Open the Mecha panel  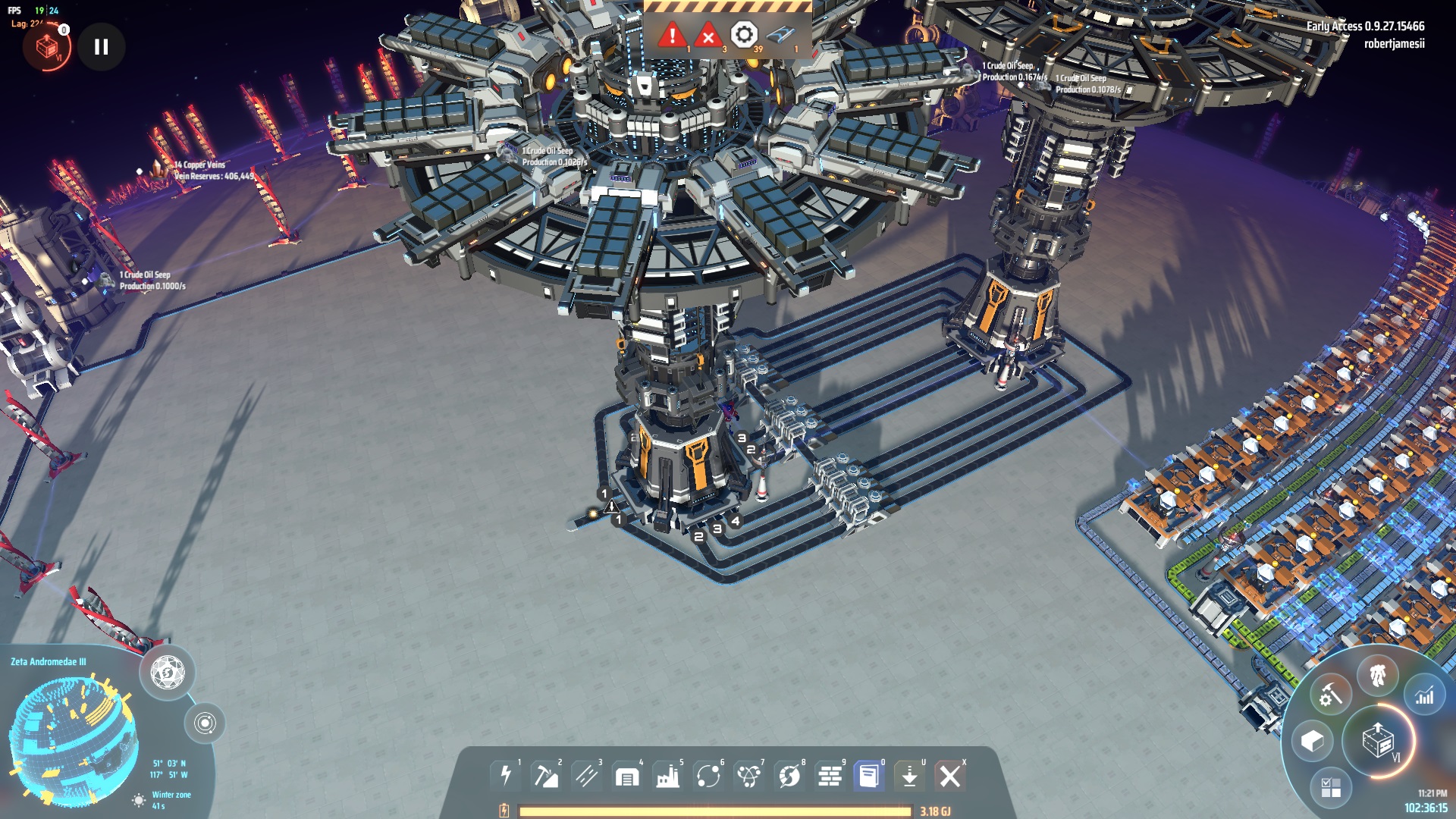pos(1378,674)
